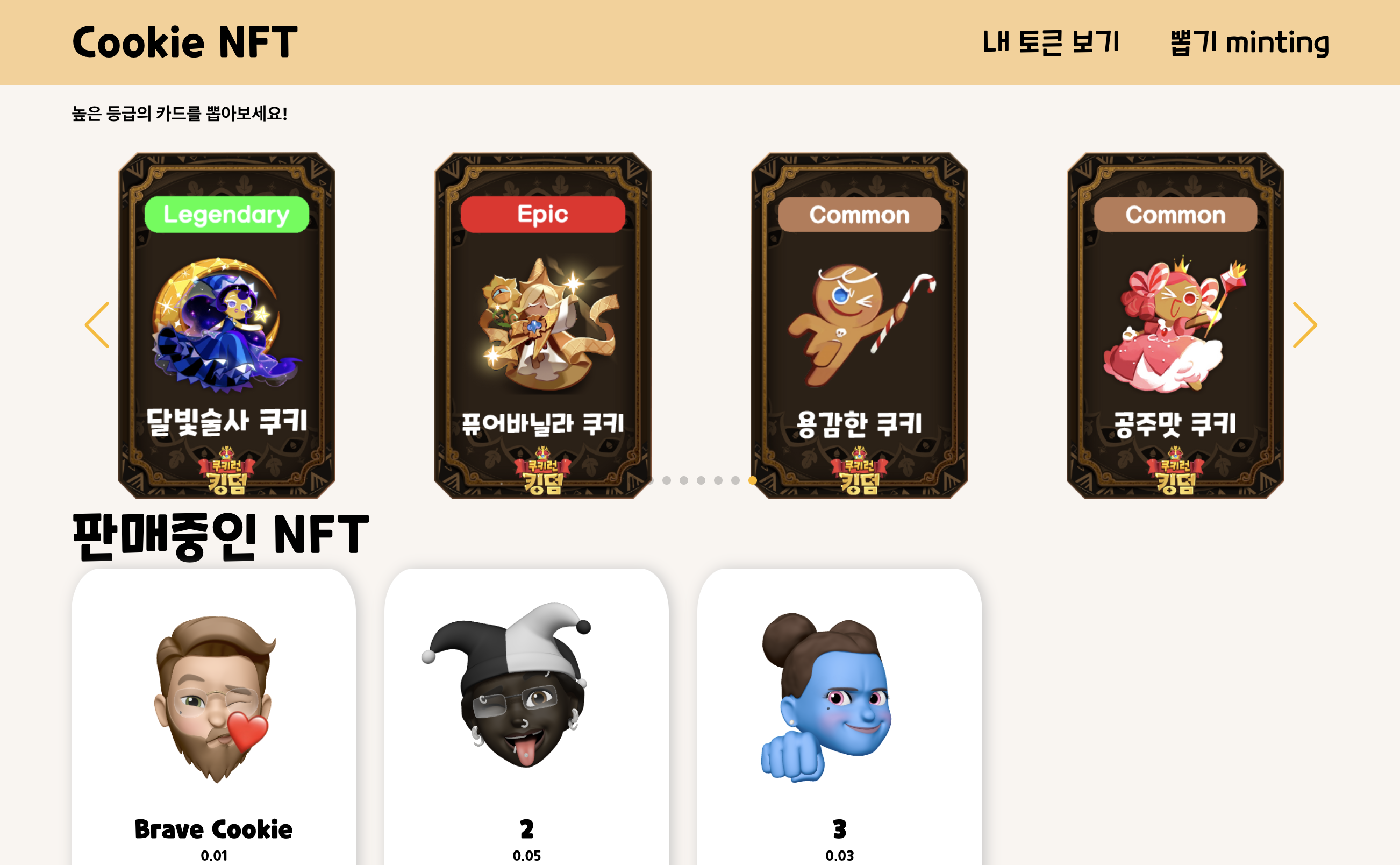Click the left carousel navigation arrow
The width and height of the screenshot is (1400, 865).
point(96,324)
